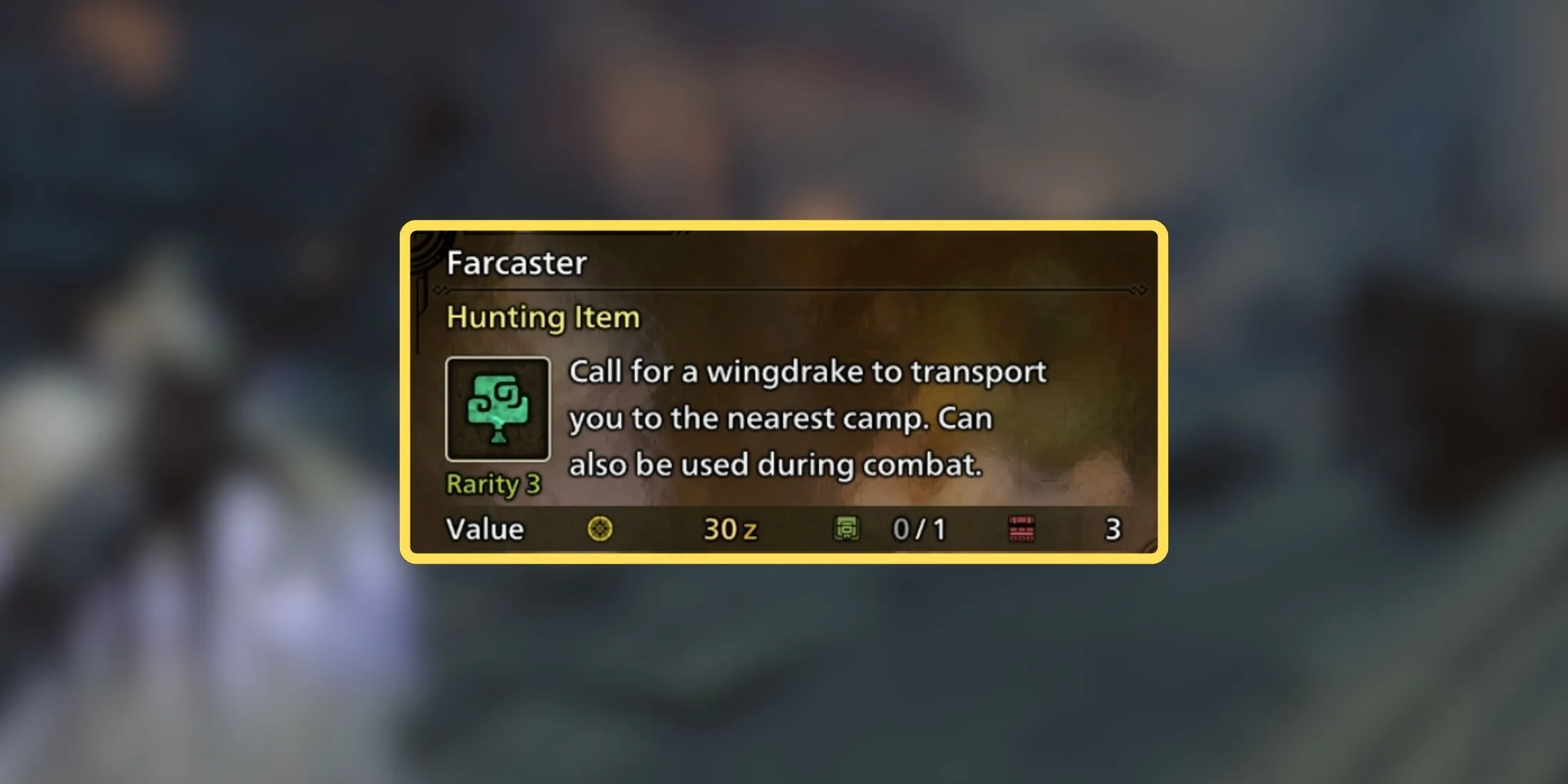Click the Rarity 3 label
The image size is (1568, 784).
point(492,484)
